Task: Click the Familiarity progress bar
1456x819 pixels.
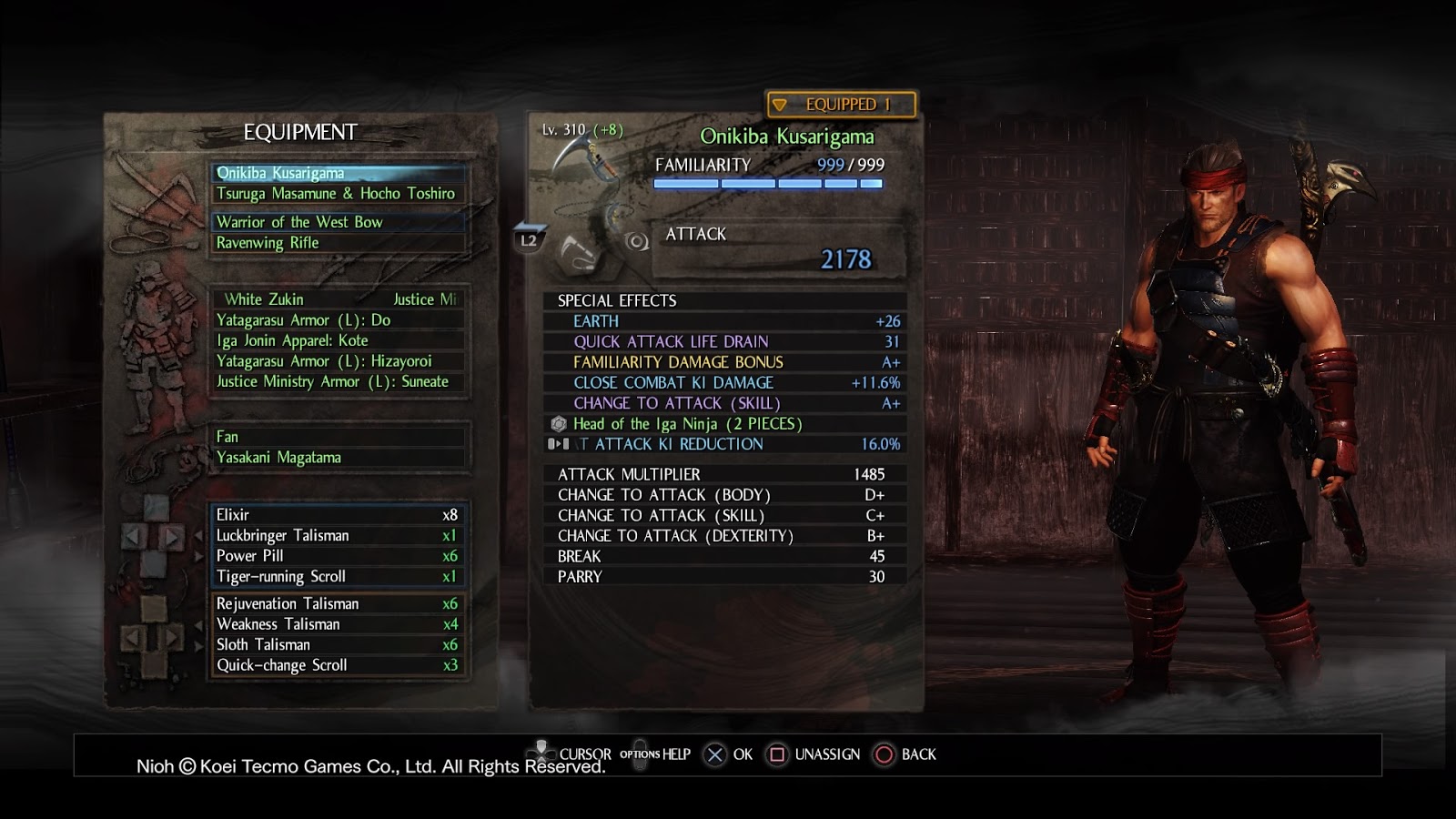Action: [769, 182]
